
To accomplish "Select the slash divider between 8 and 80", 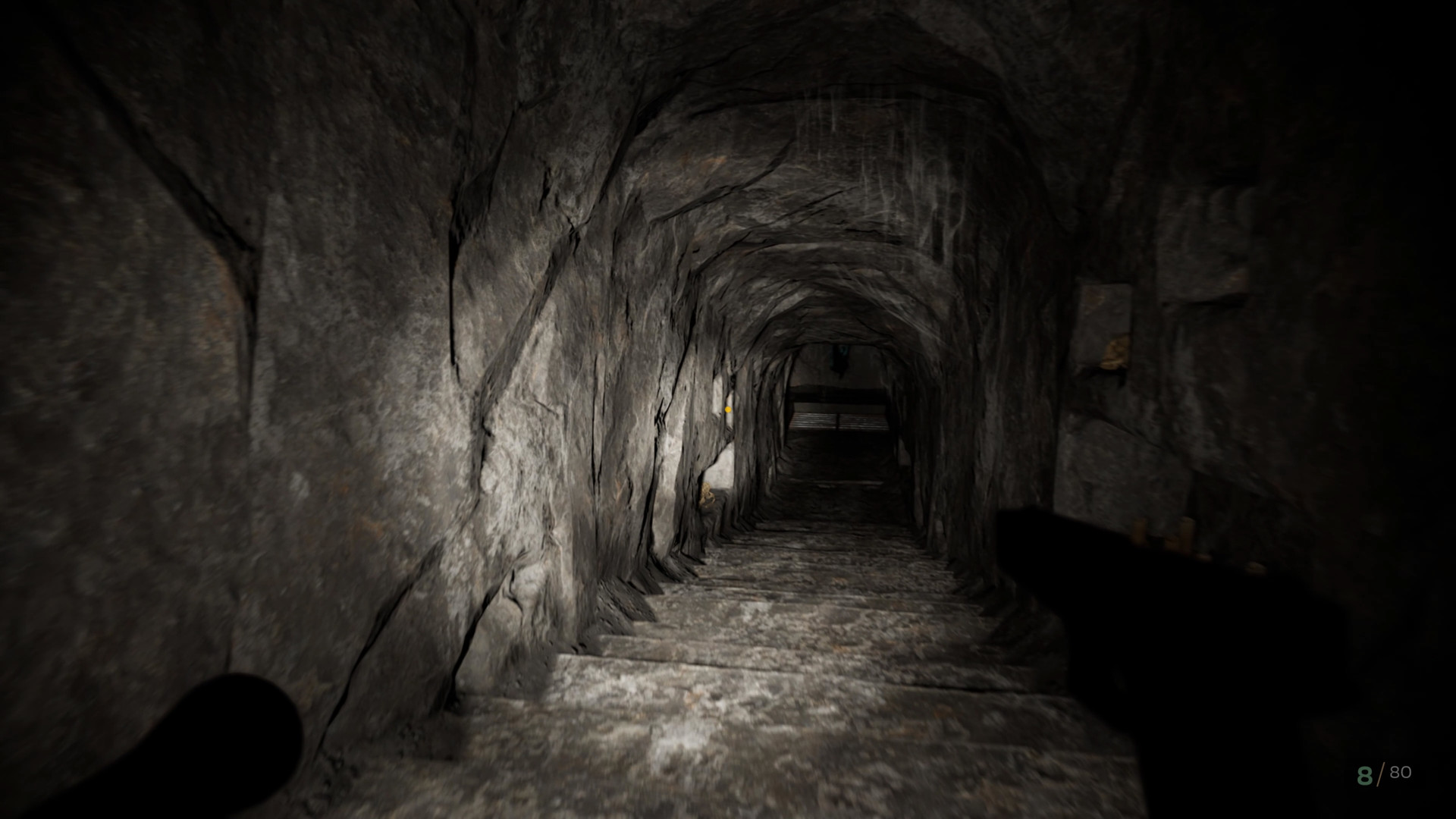I will coord(1382,773).
